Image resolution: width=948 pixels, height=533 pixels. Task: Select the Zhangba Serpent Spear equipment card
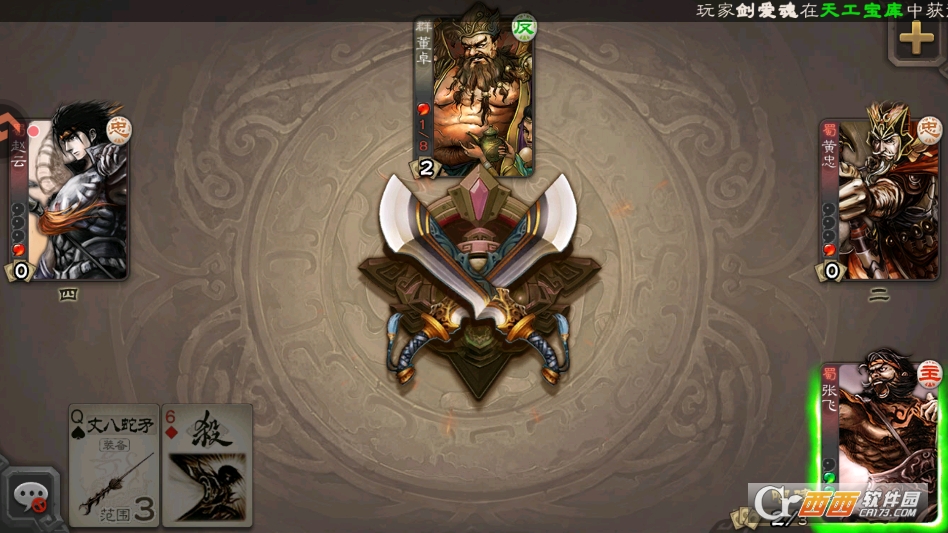[114, 465]
